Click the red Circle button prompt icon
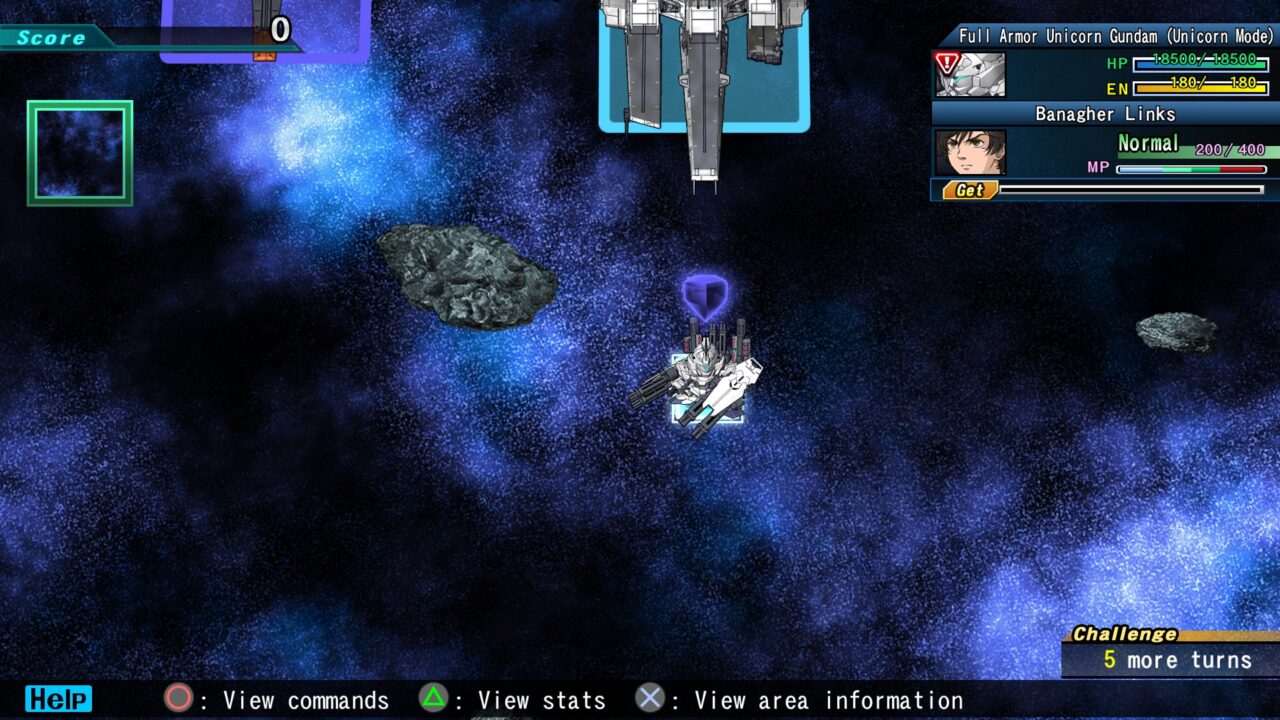 tap(176, 700)
